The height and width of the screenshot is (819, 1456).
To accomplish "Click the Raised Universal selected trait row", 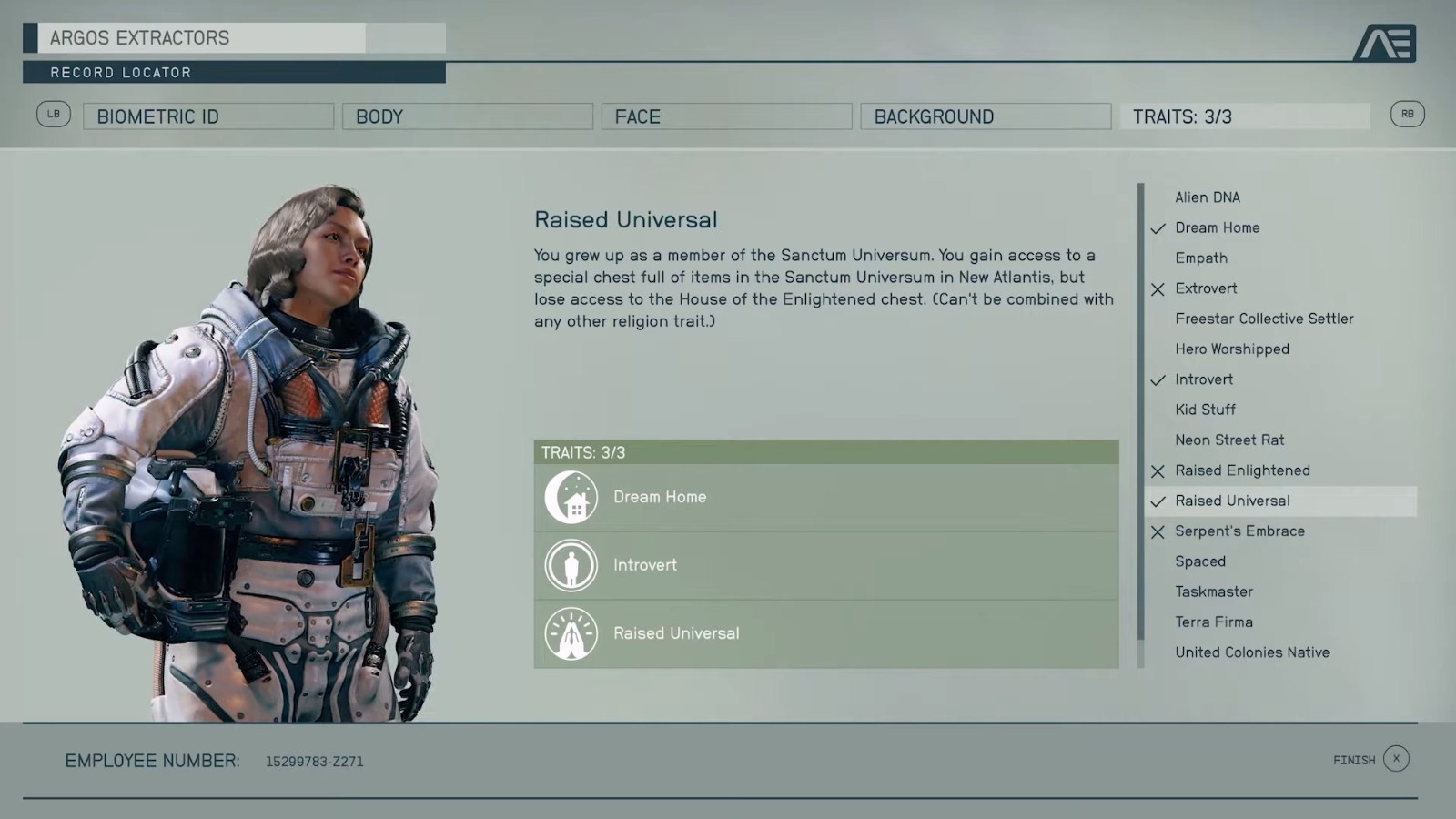I will 825,633.
